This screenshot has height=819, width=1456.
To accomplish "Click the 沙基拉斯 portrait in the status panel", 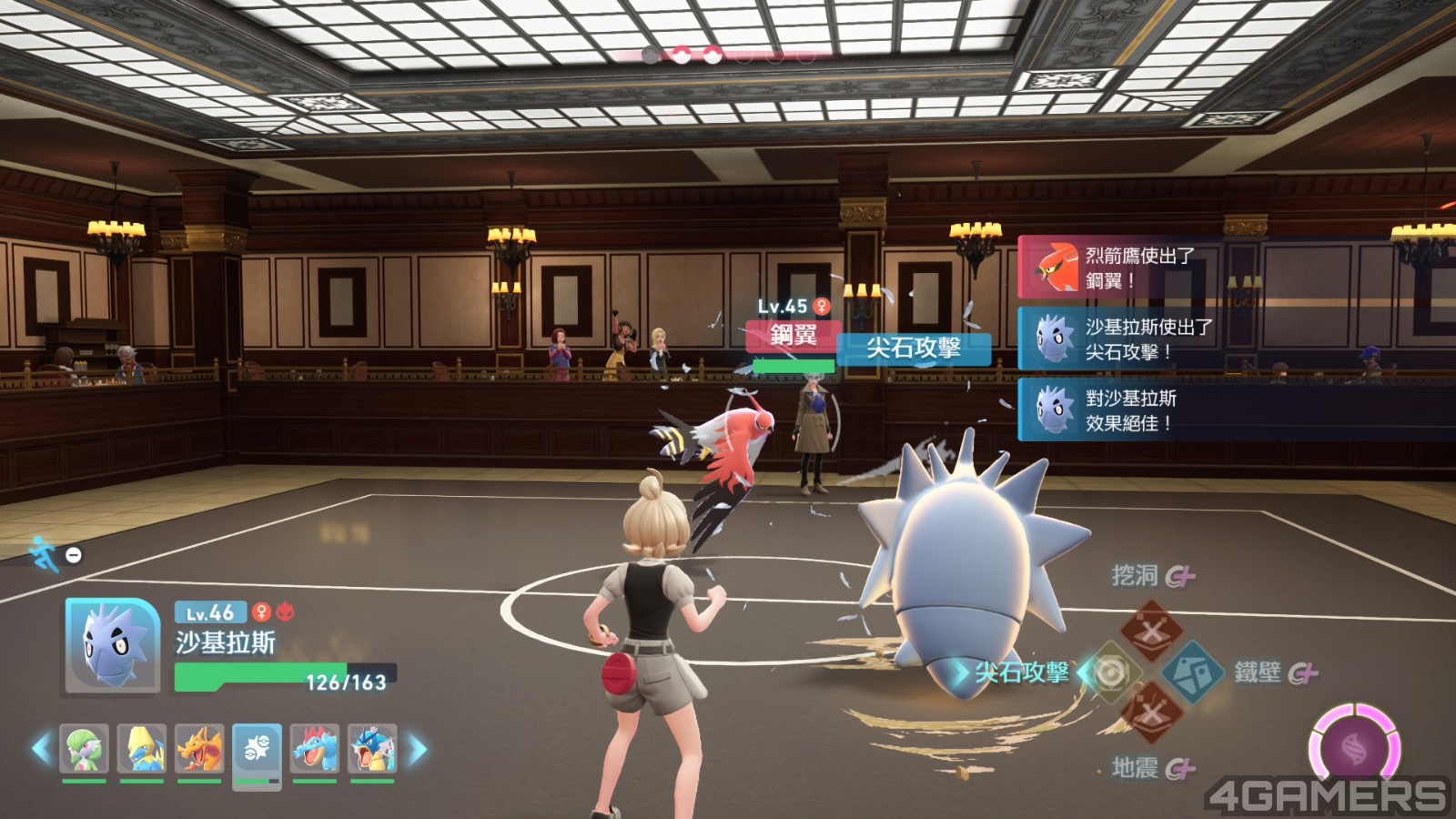I will click(113, 645).
